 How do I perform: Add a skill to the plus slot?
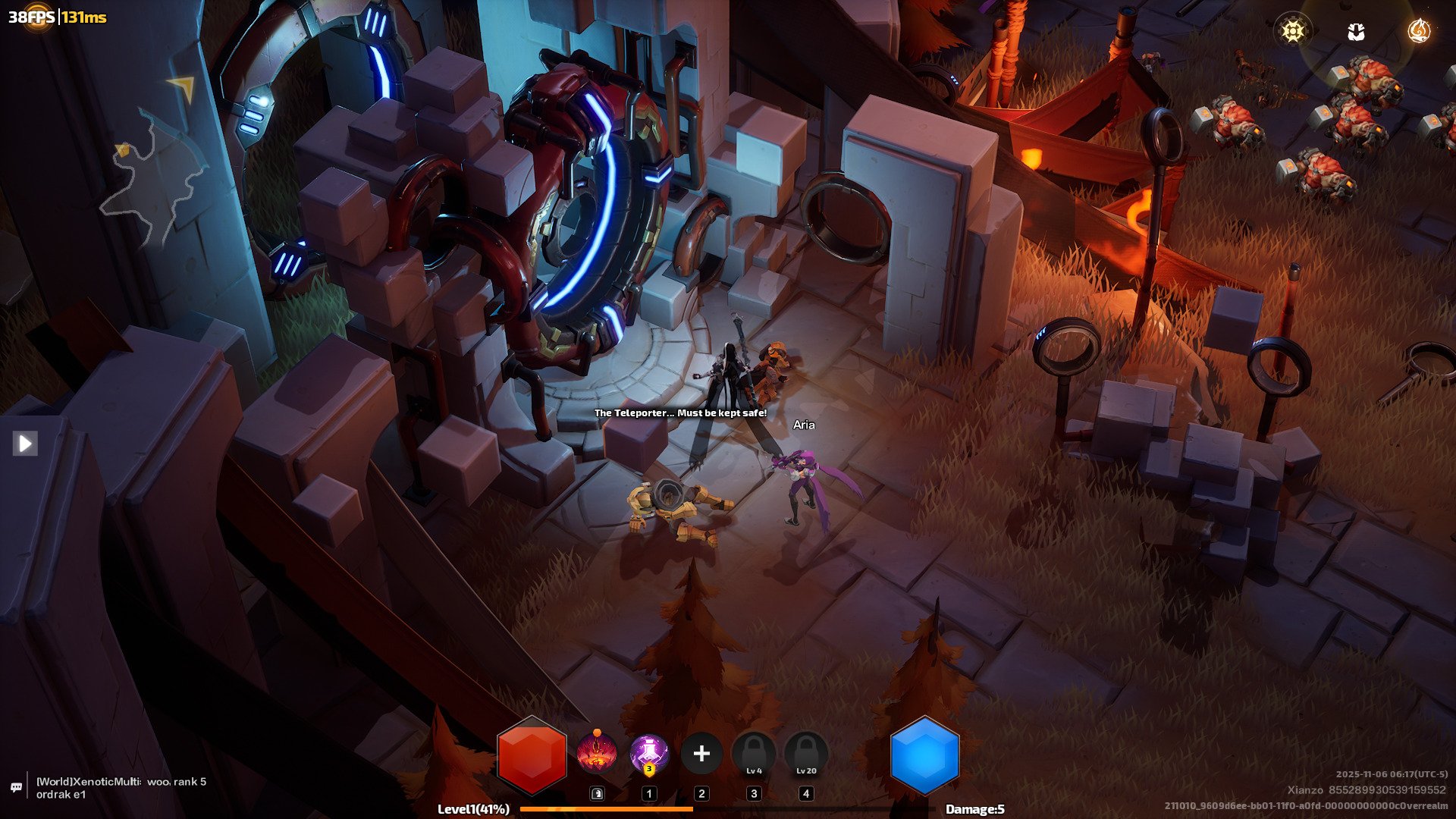[x=701, y=754]
